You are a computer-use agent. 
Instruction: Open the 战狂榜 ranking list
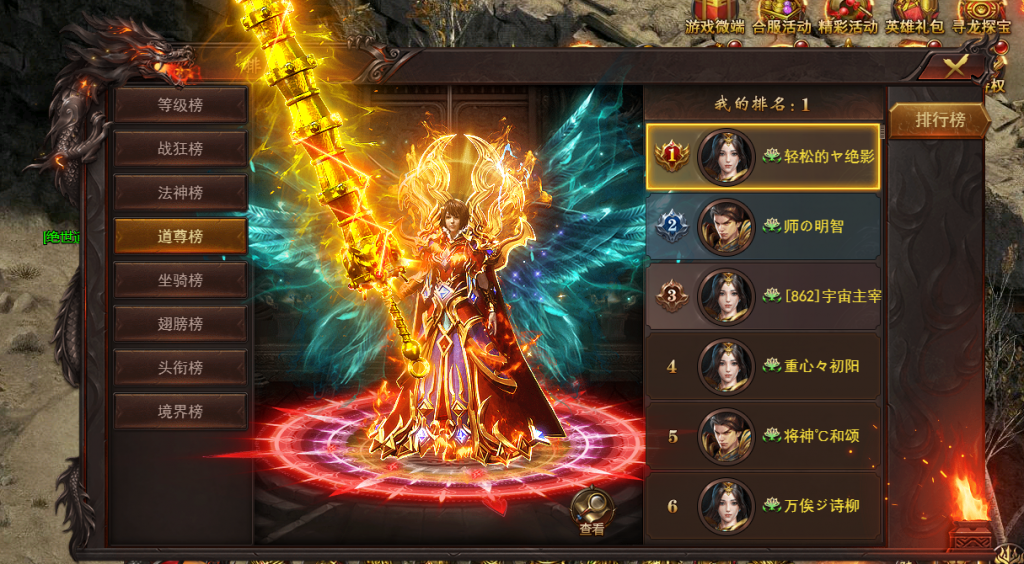(180, 148)
